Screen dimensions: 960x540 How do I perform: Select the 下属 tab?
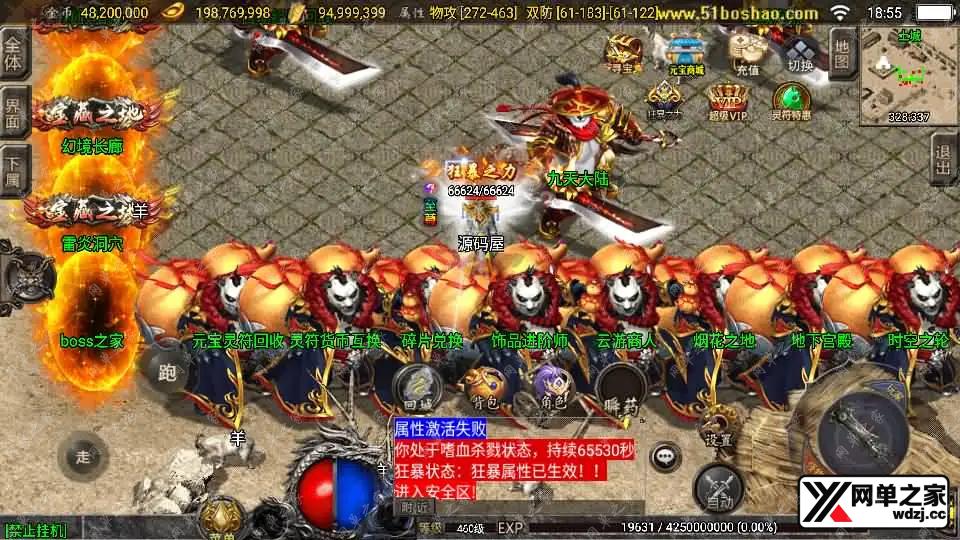pyautogui.click(x=13, y=171)
